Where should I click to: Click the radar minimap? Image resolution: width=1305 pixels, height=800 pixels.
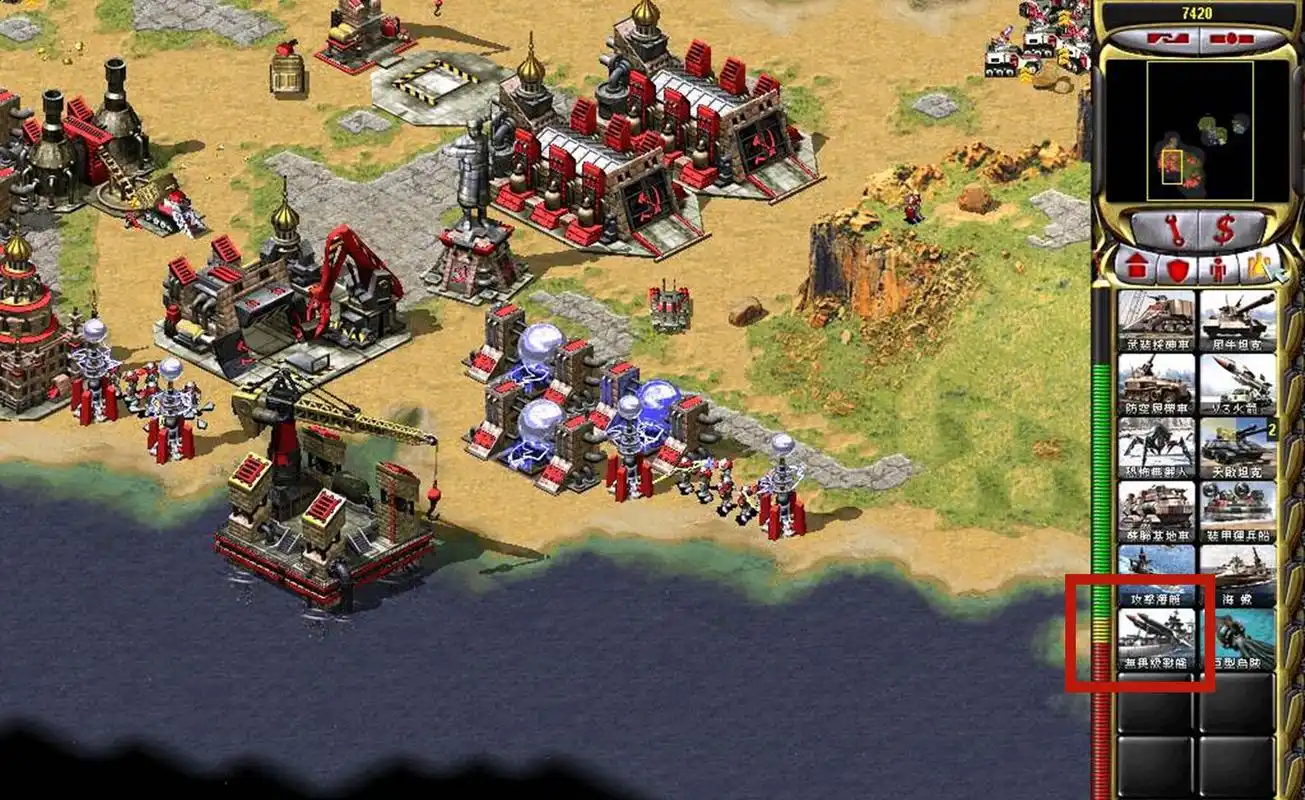point(1199,130)
